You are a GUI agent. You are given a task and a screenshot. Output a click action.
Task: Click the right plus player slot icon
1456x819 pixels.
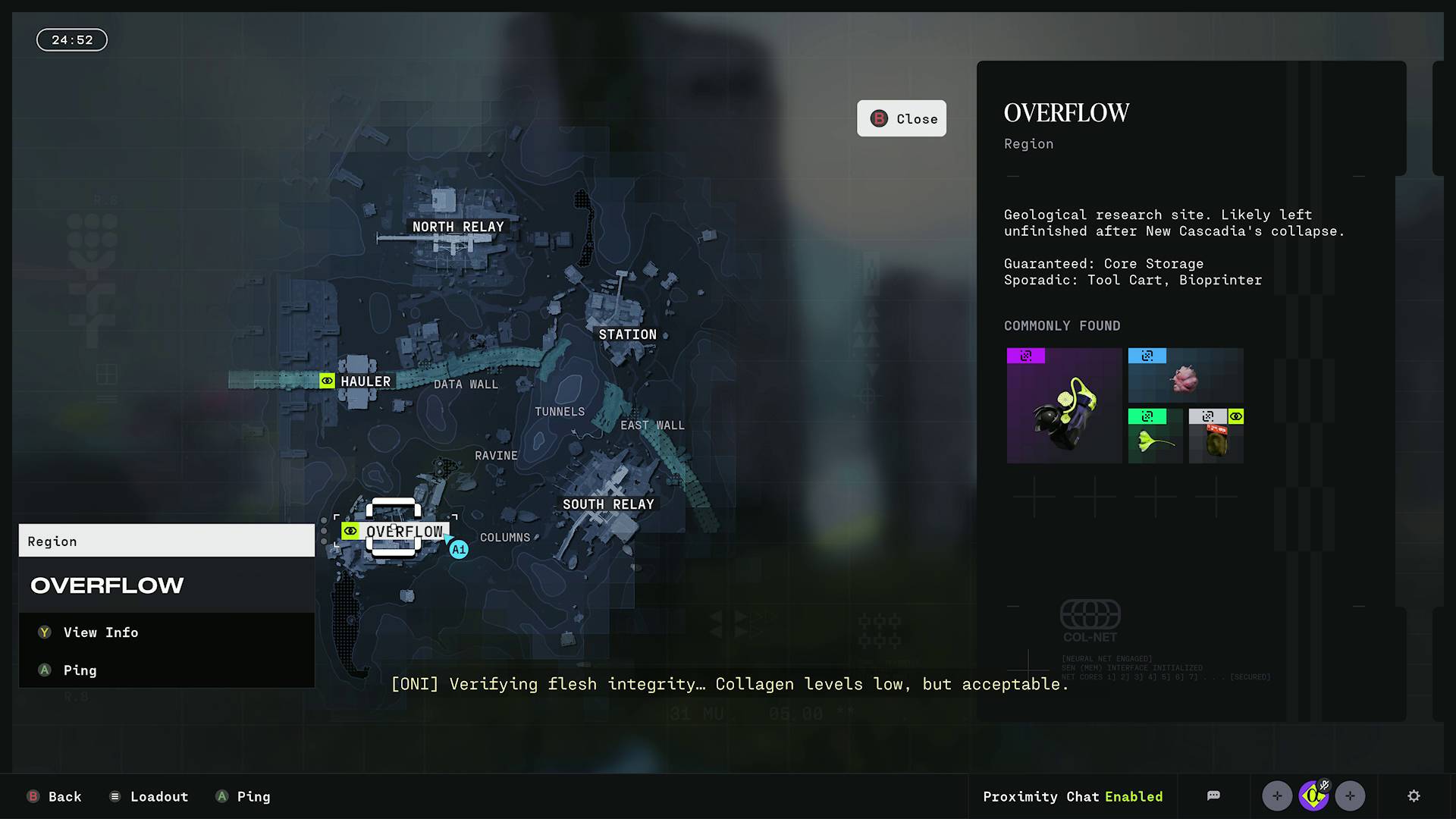pyautogui.click(x=1350, y=795)
